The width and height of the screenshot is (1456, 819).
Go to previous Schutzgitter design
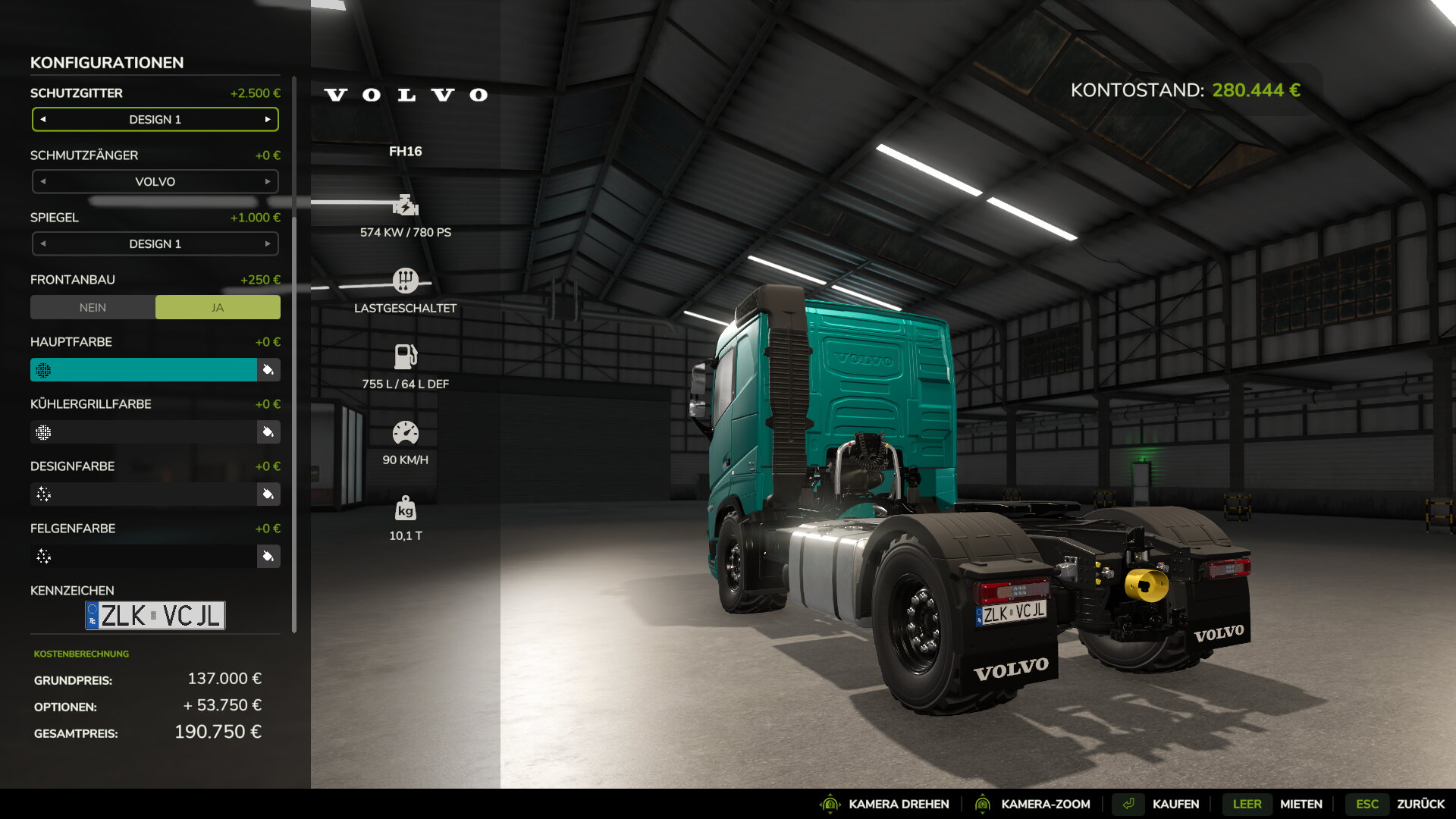[43, 120]
